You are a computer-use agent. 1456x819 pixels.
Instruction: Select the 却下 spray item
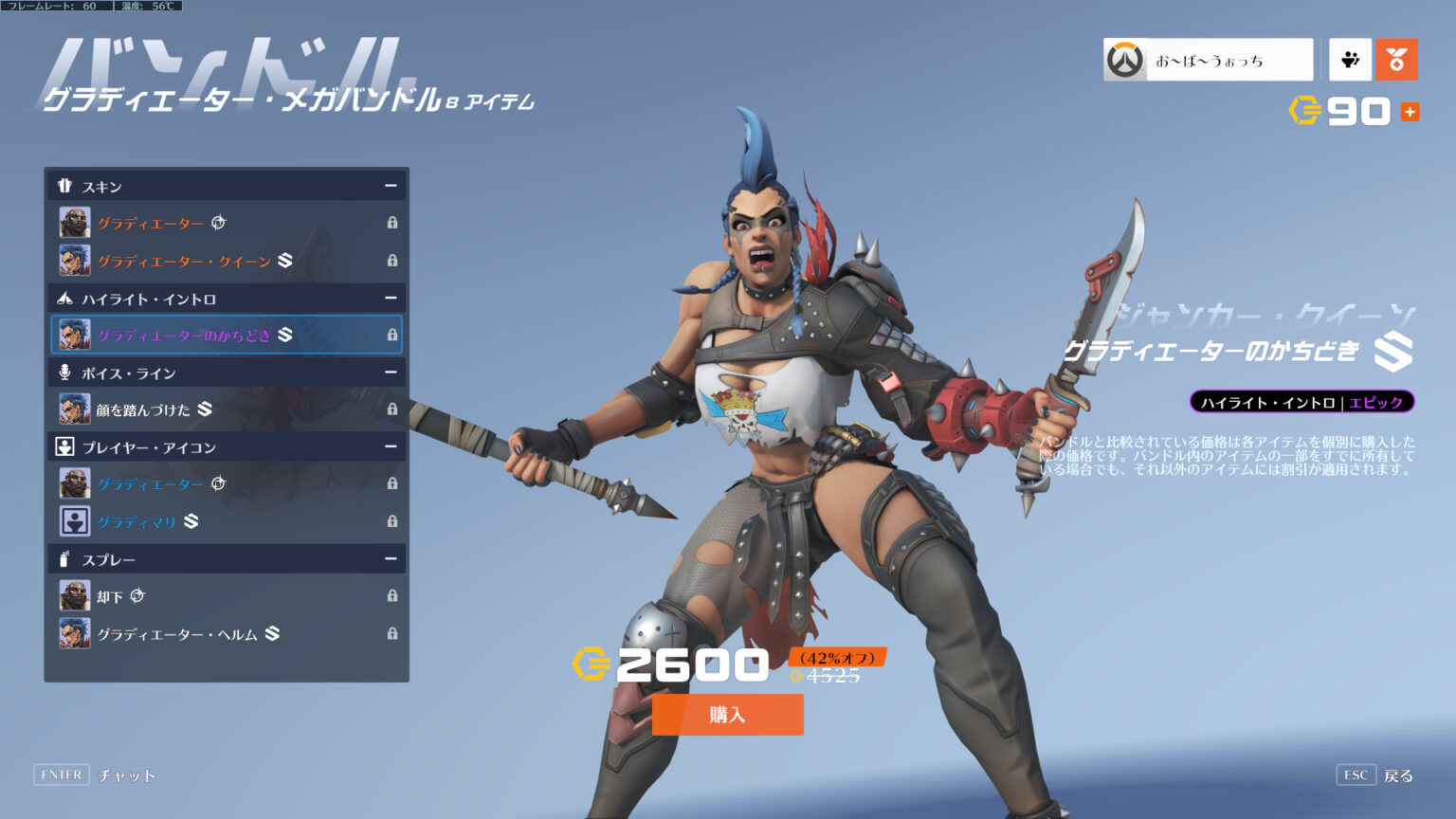point(227,596)
